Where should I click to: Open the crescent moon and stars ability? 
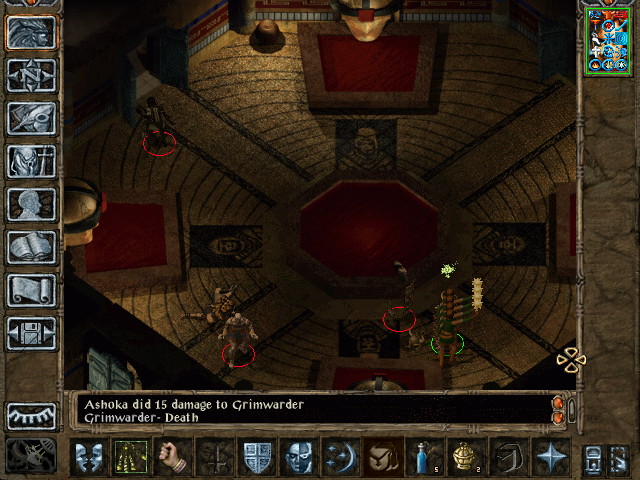point(342,456)
